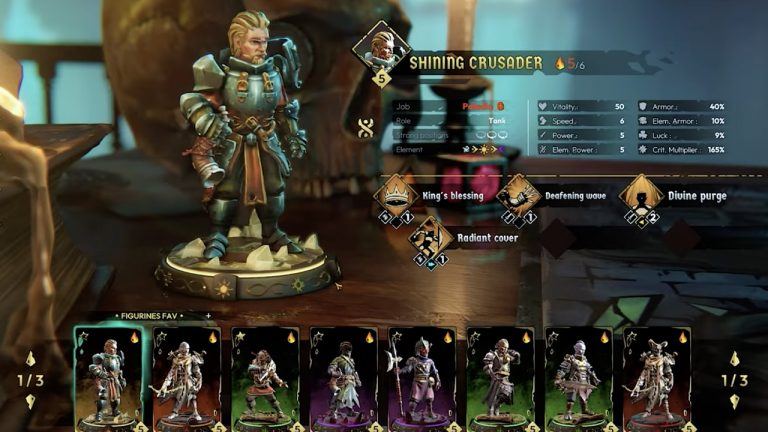Select the King's blessing skill icon
Screen dimensions: 768x432
pos(395,194)
